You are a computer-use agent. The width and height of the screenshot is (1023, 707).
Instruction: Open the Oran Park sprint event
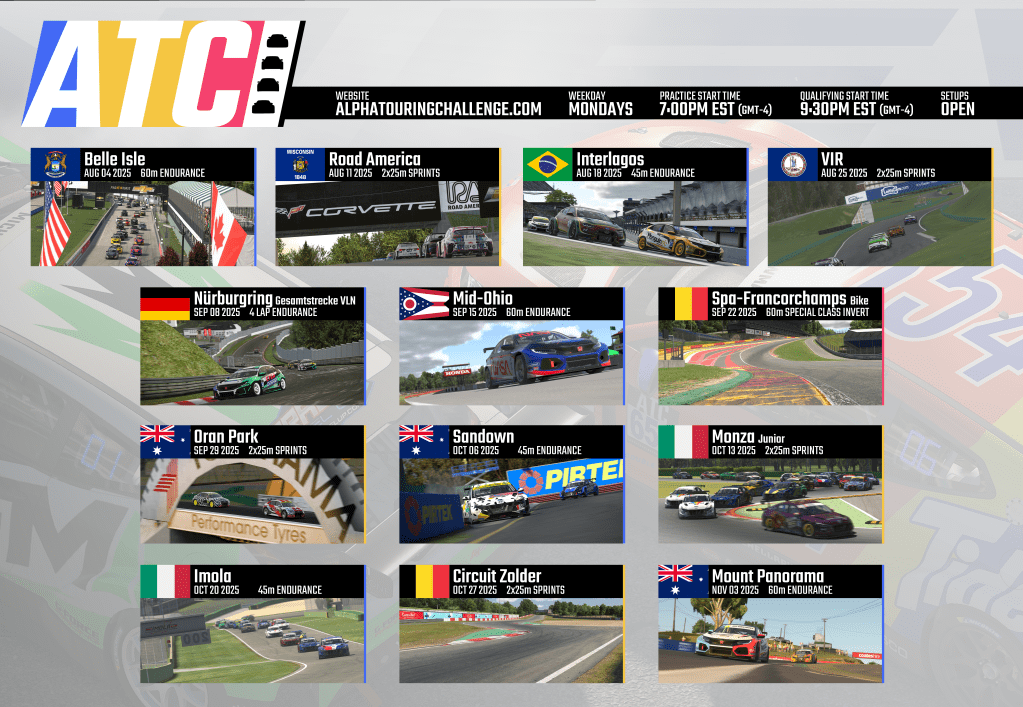coord(253,484)
